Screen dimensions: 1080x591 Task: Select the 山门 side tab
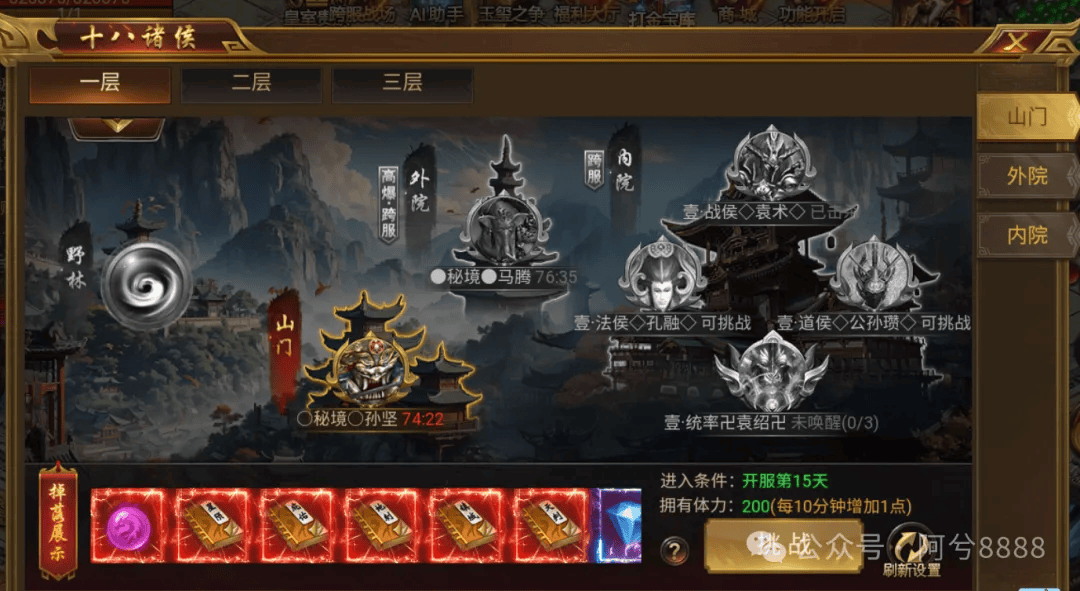click(x=1026, y=117)
